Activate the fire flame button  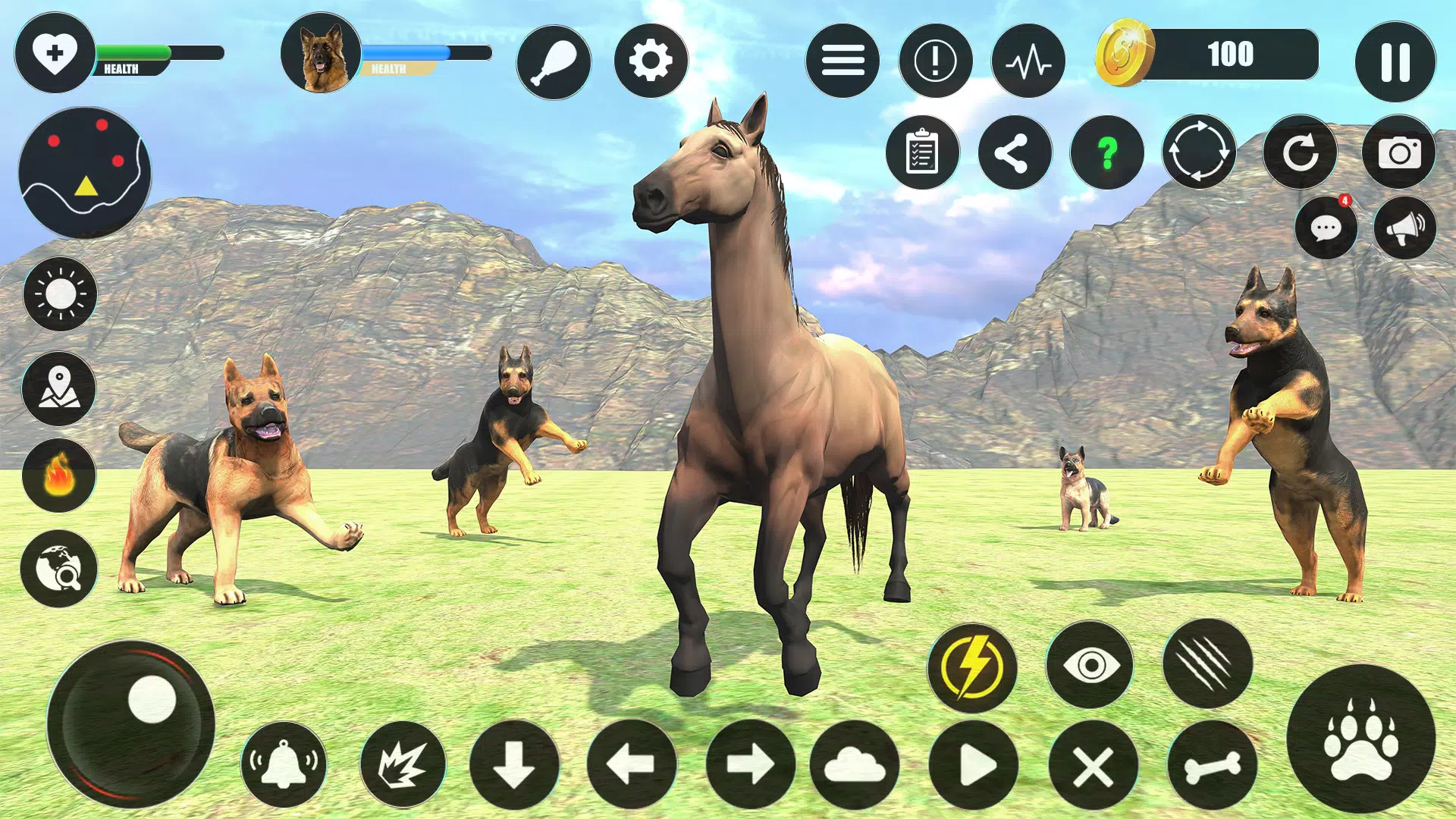(x=59, y=475)
